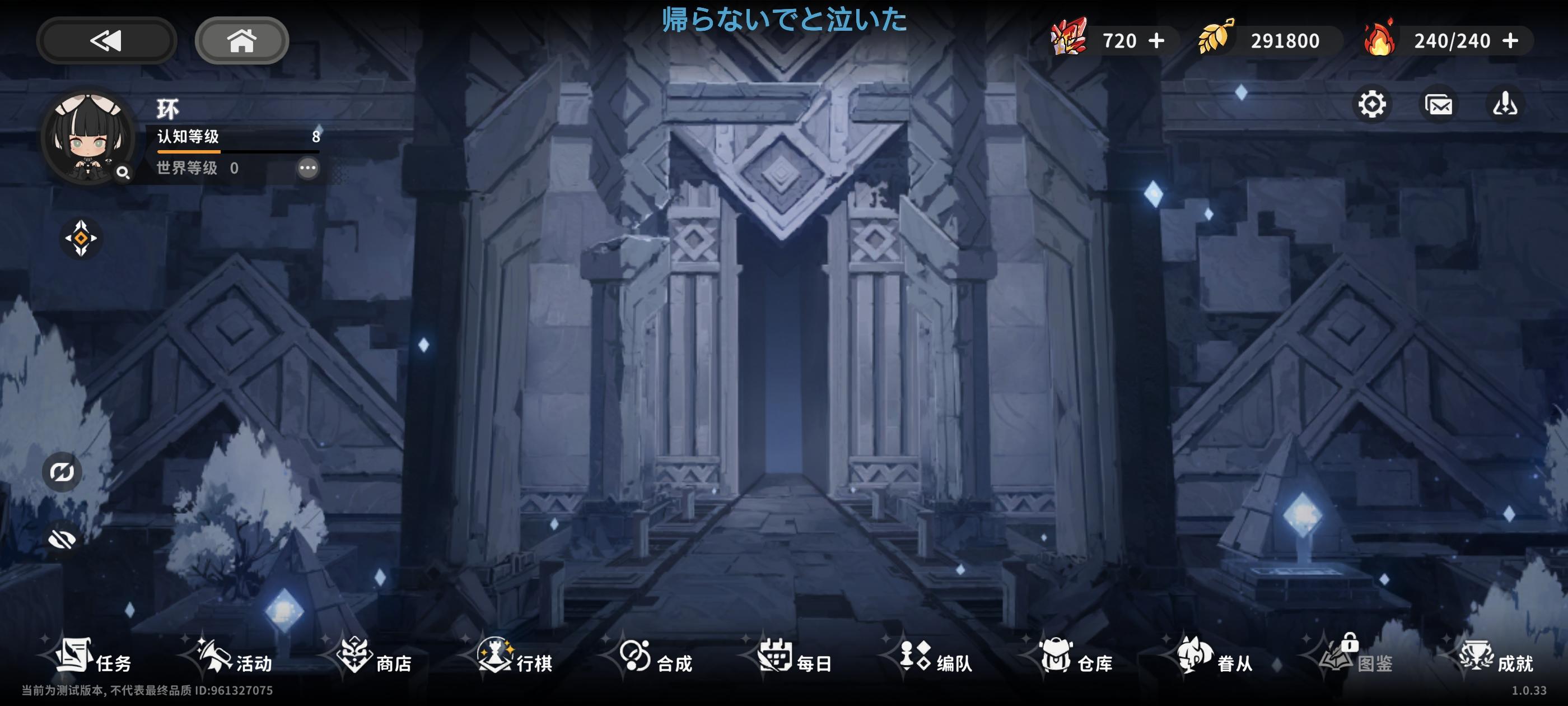The height and width of the screenshot is (706, 1568).
Task: Open the settings gear menu
Action: tap(1373, 105)
